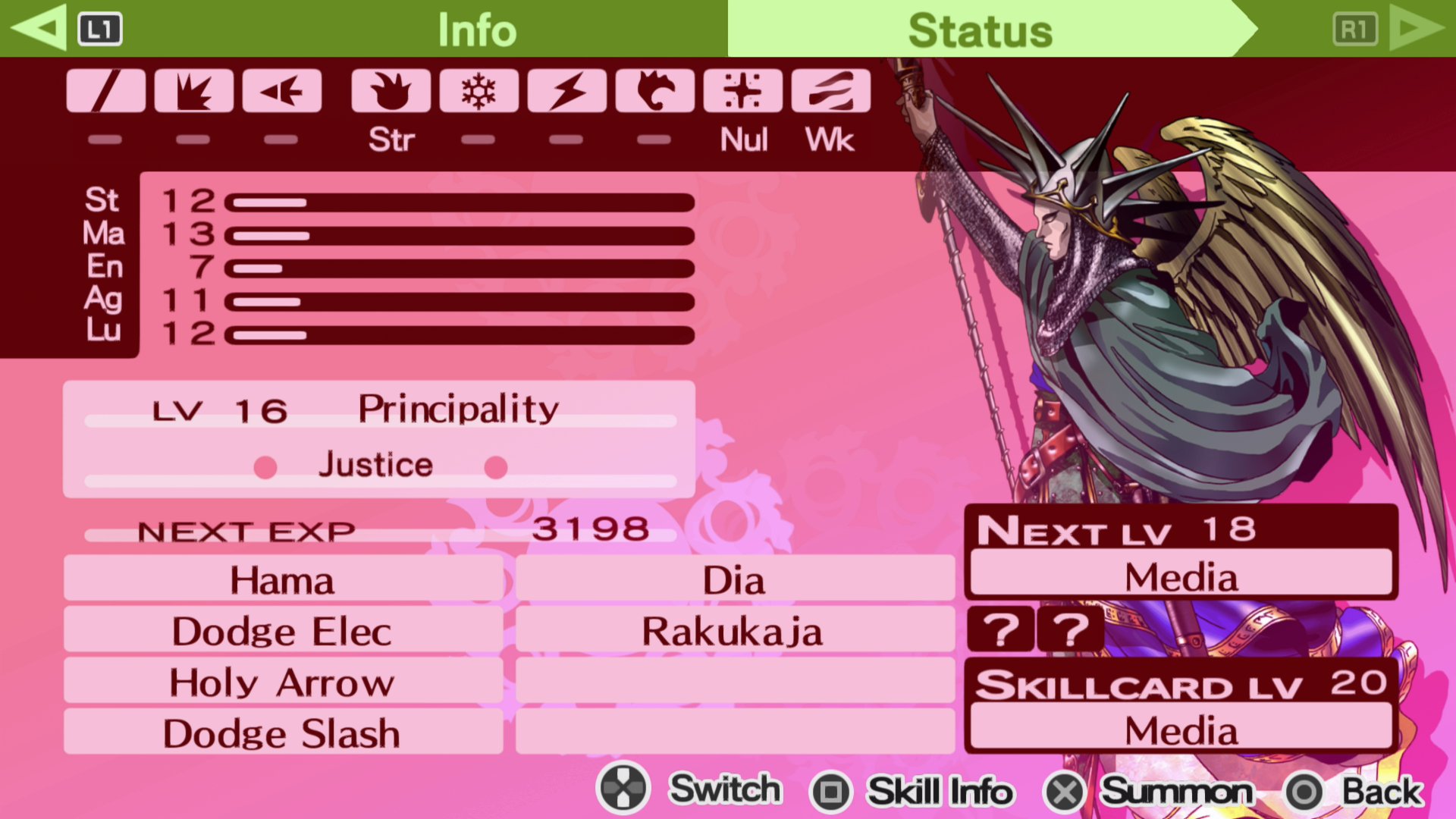1456x819 pixels.
Task: Switch to the Info tab
Action: point(476,29)
